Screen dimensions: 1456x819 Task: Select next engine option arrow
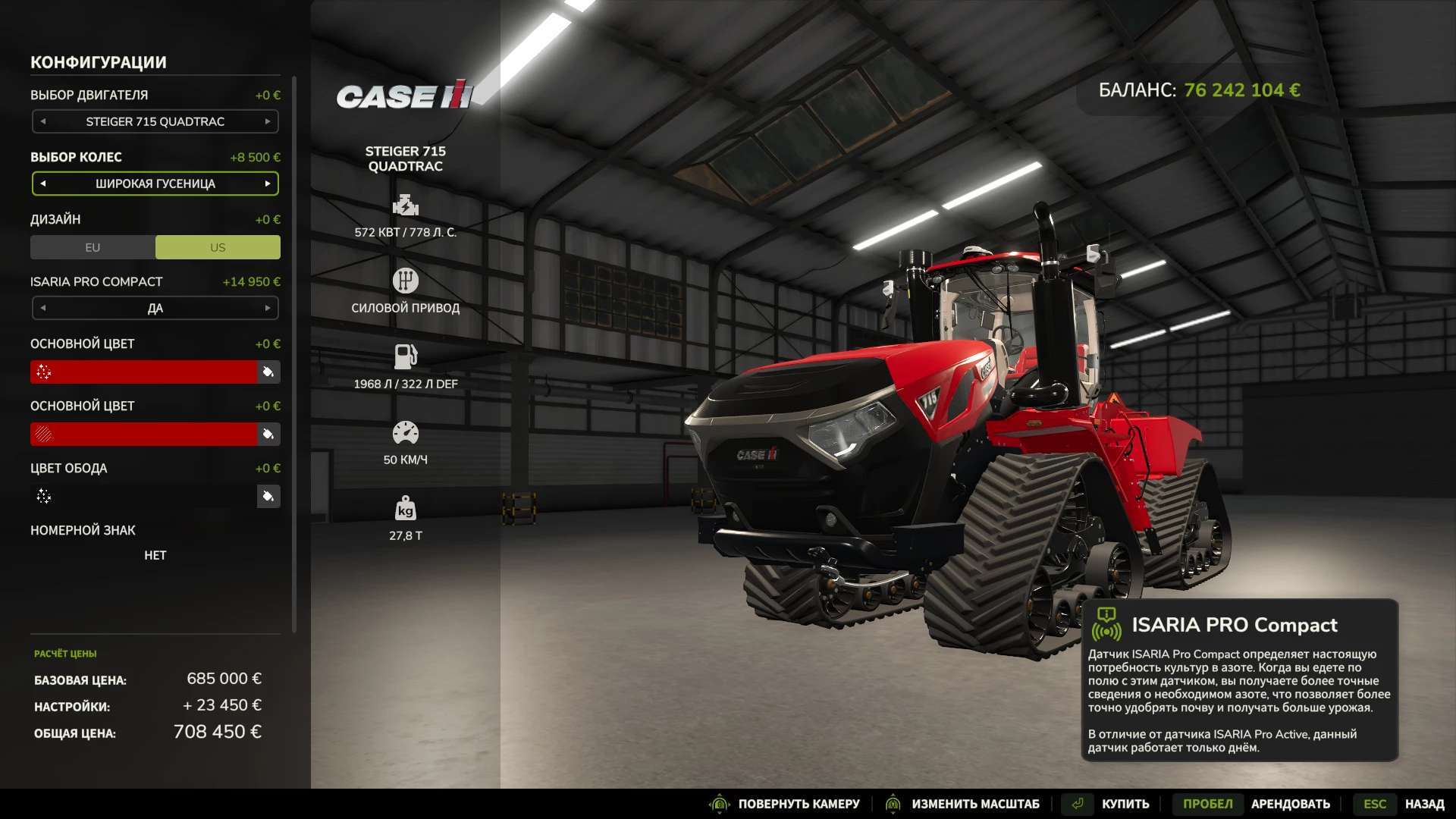pyautogui.click(x=268, y=121)
